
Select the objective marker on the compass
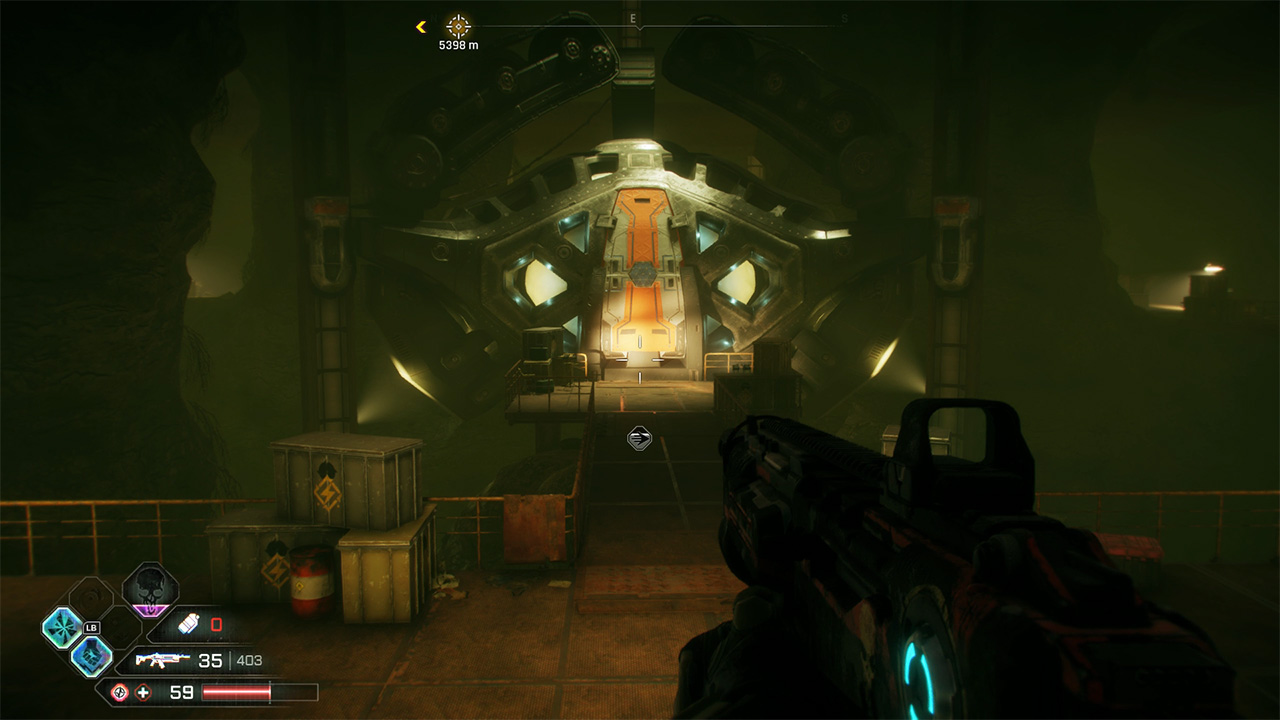click(x=458, y=27)
